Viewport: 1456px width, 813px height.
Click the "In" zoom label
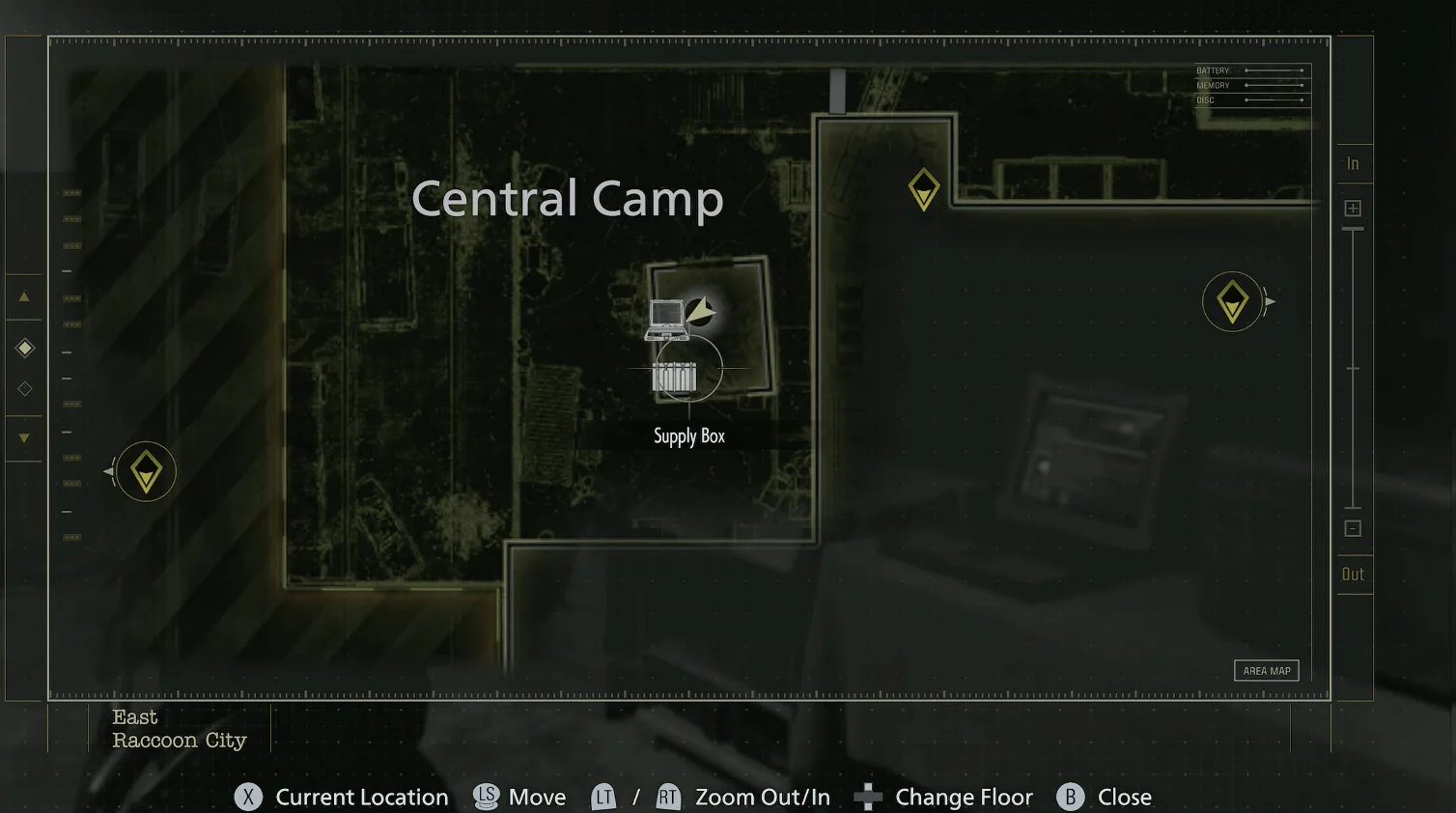1353,164
